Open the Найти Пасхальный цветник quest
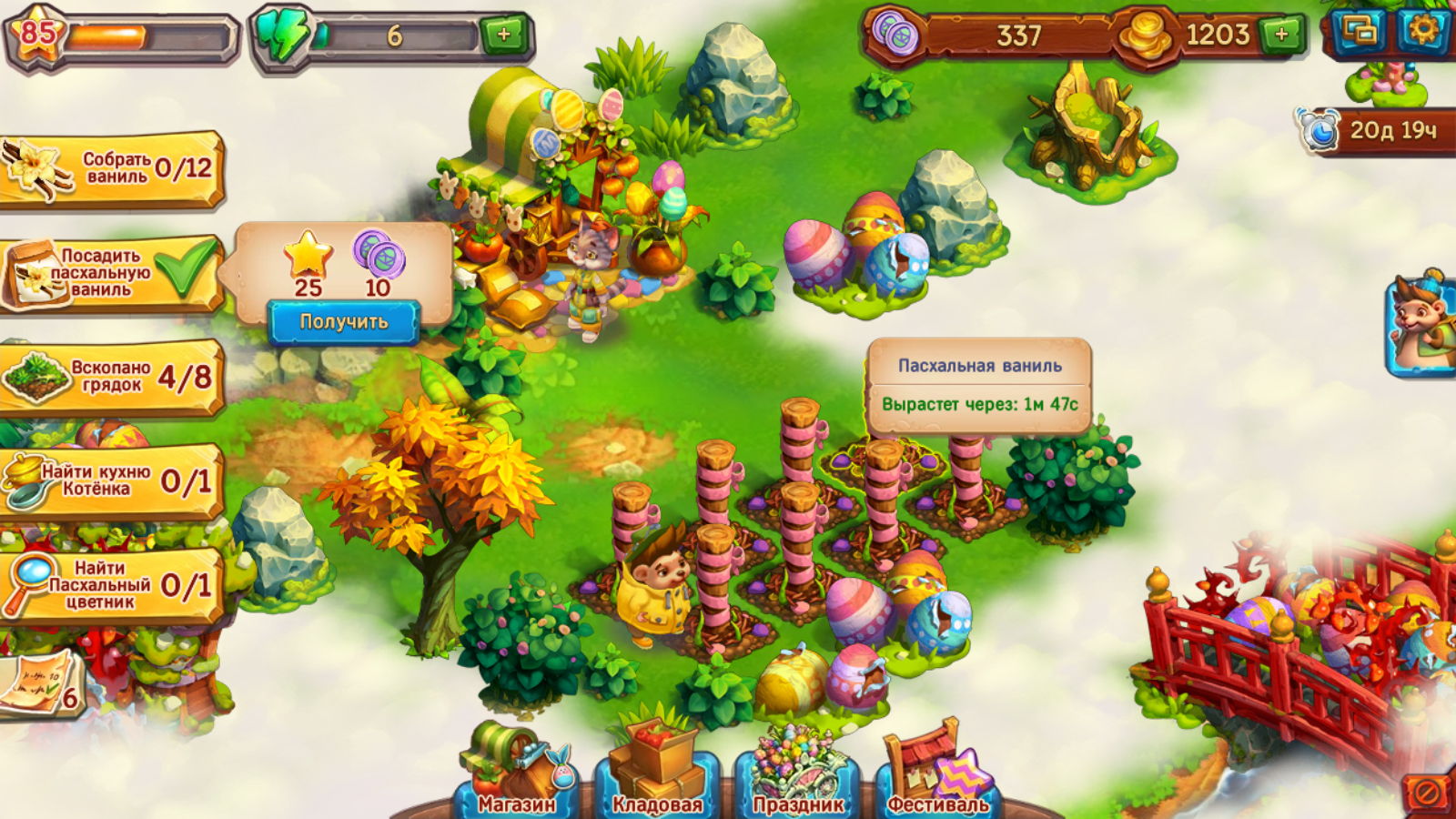This screenshot has width=1456, height=819. tap(111, 585)
